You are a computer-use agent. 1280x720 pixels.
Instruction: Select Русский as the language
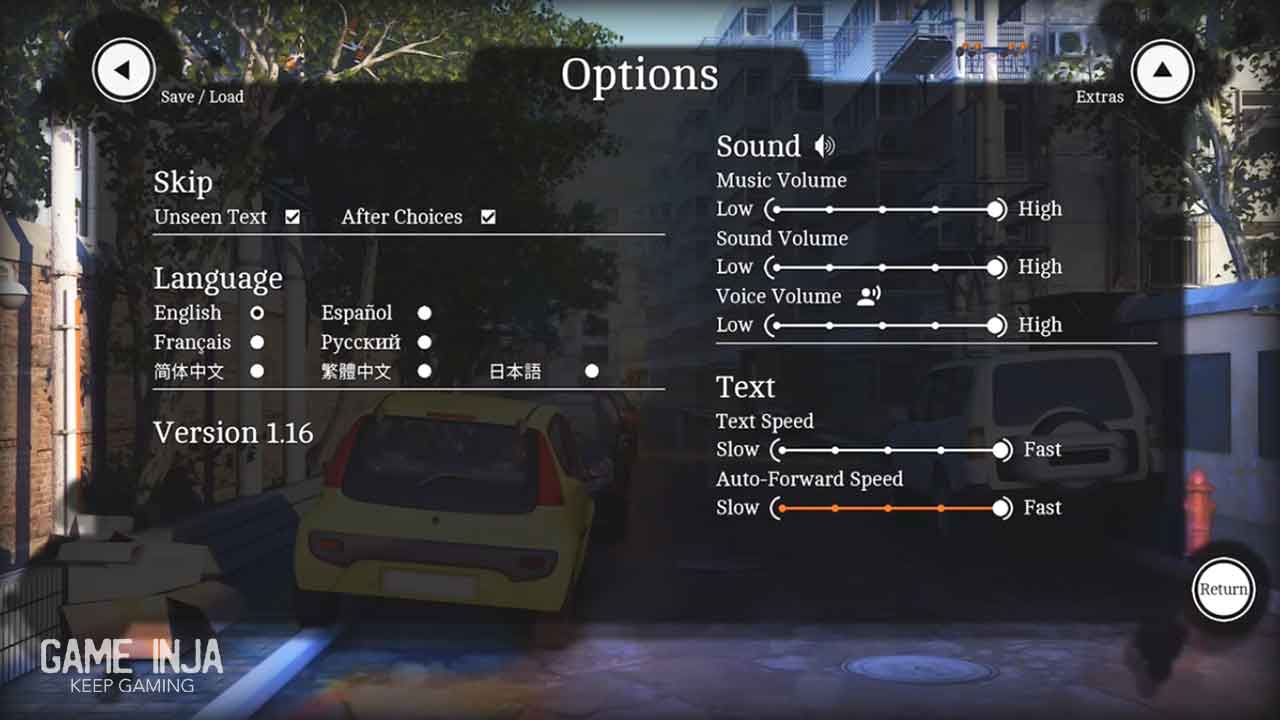(424, 342)
